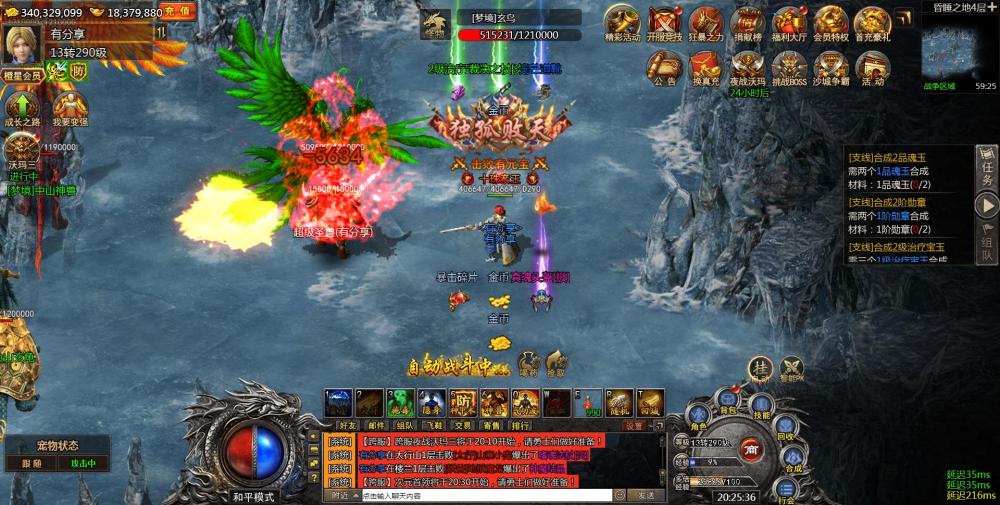Image resolution: width=1000 pixels, height=505 pixels.
Task: Open the 任务 quest tab on right panel
Action: [987, 167]
